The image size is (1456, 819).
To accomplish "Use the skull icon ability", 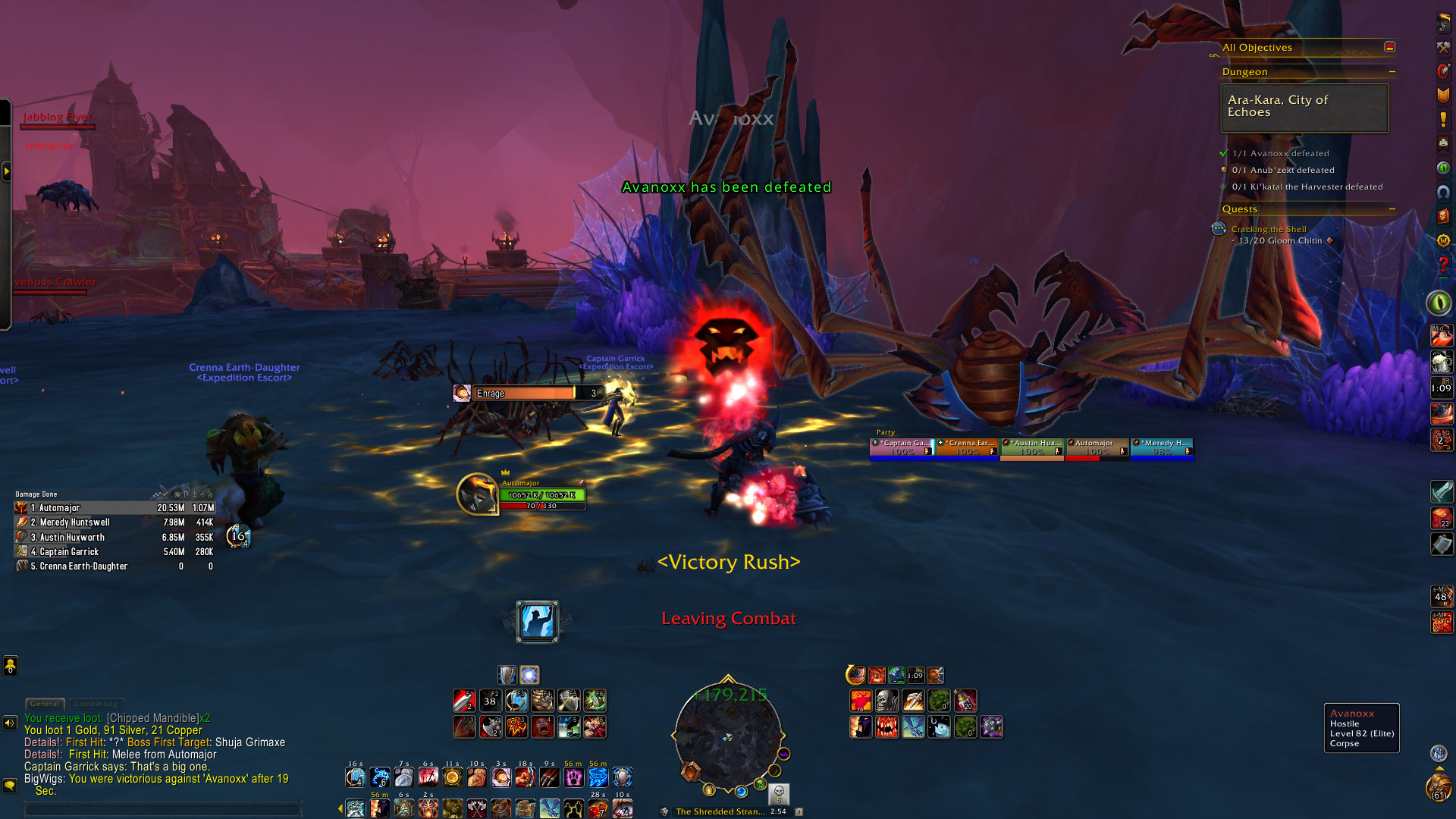I will [x=886, y=701].
